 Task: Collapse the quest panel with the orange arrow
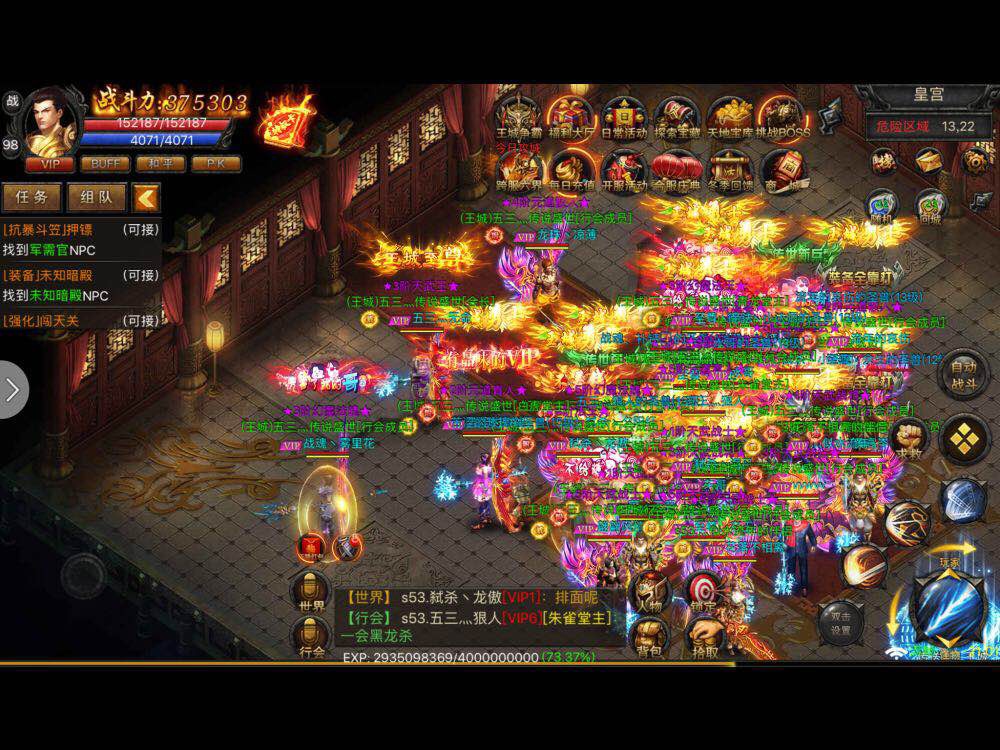pos(146,197)
